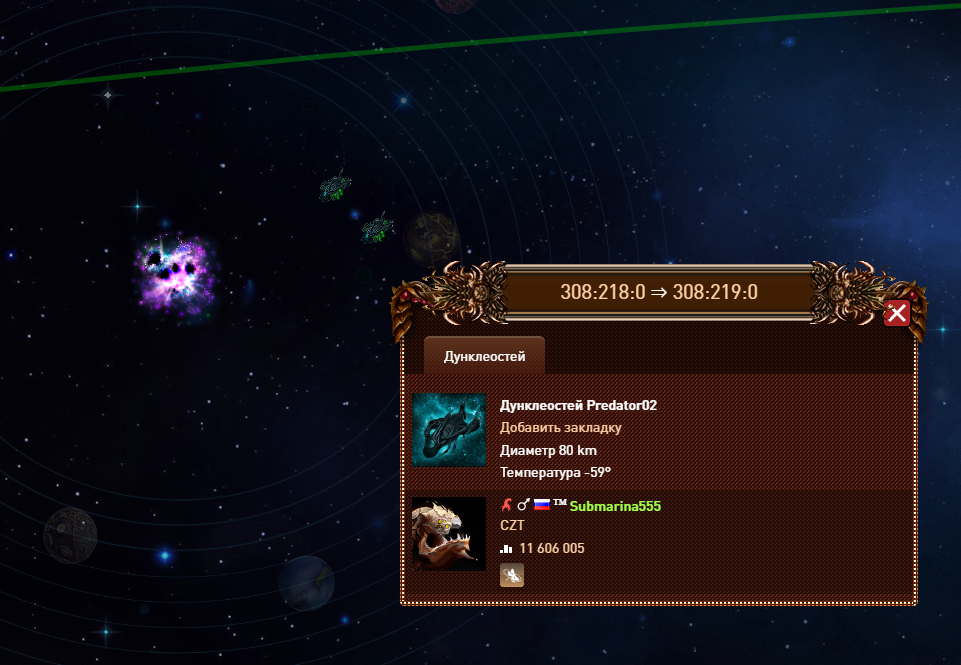Open the CZT alliance link

[511, 525]
